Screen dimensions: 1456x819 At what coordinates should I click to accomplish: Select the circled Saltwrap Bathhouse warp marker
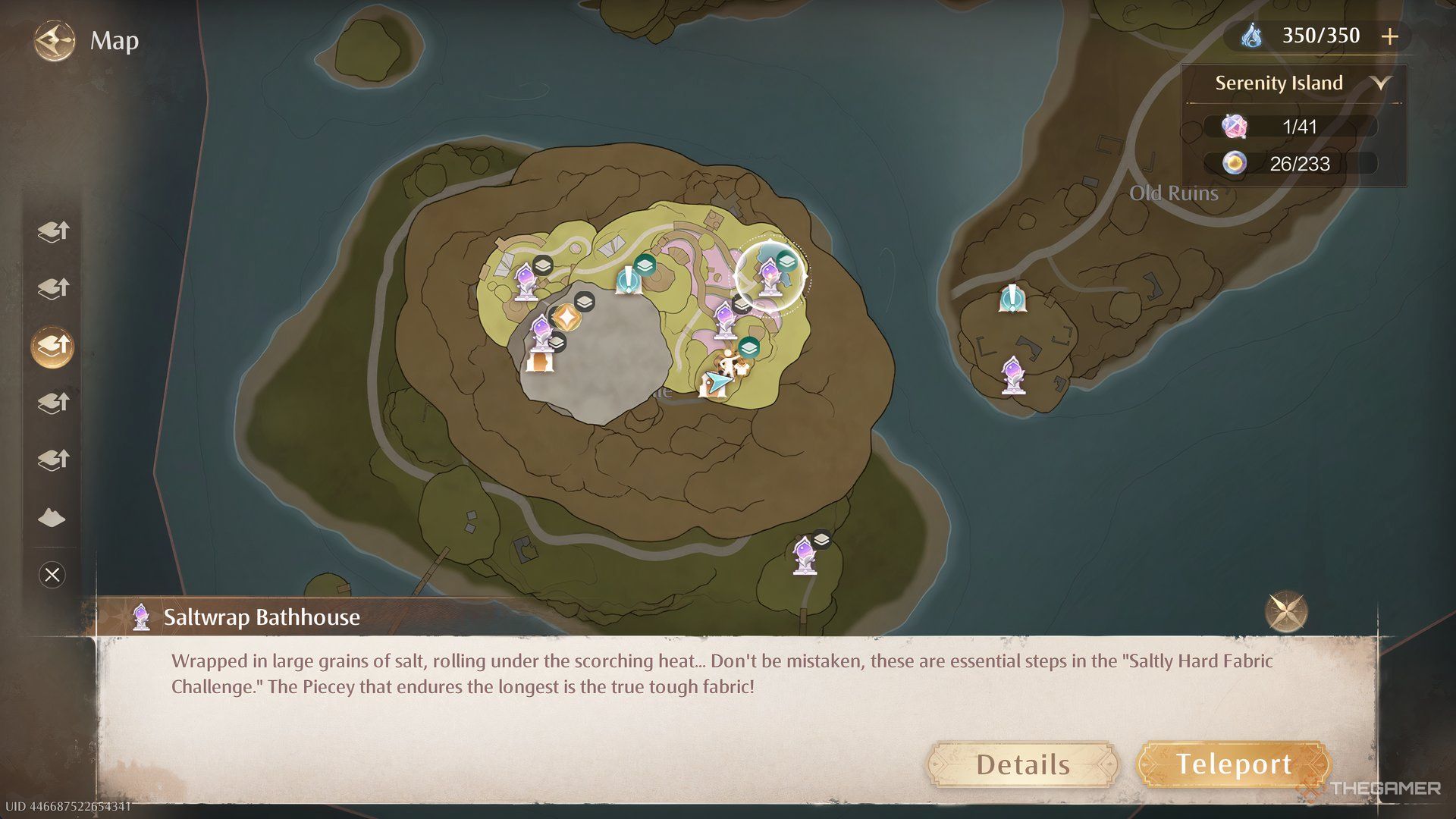click(x=769, y=278)
